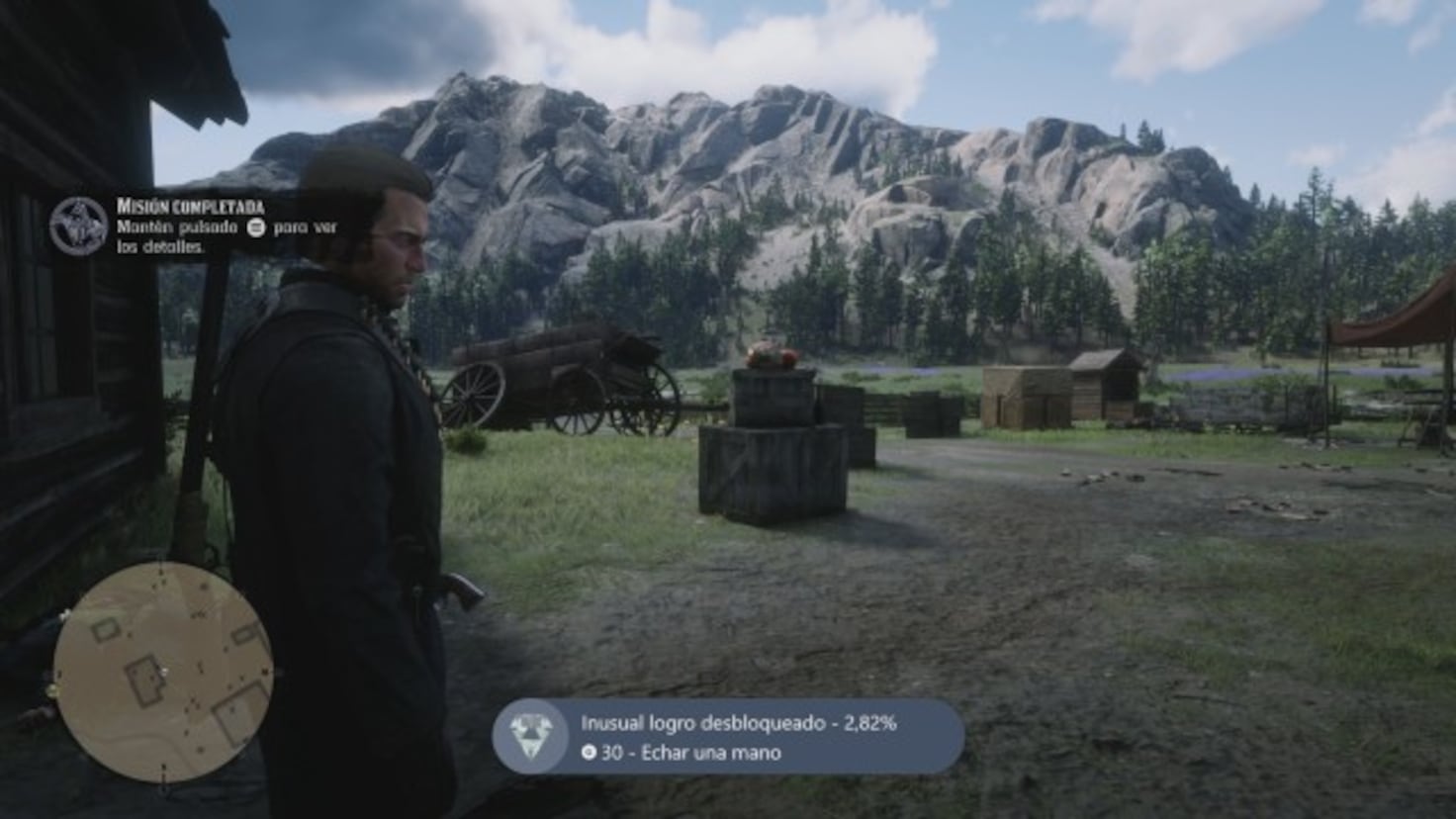
Task: Click the small cabin icon near the minimap top
Action: (104, 630)
